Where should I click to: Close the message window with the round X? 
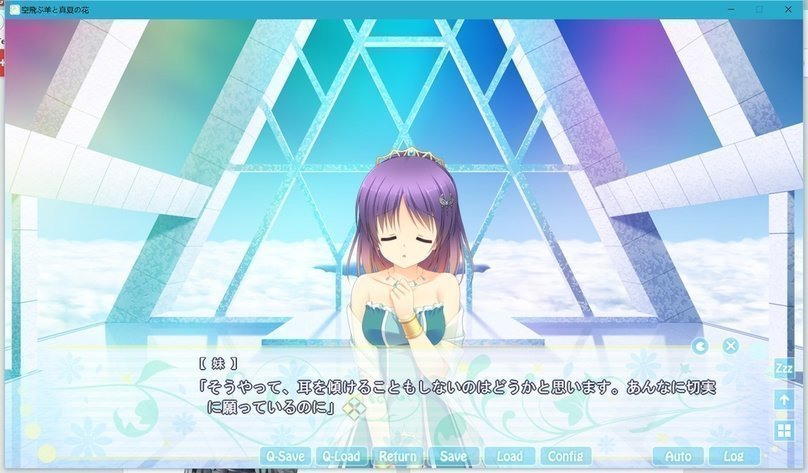click(731, 346)
